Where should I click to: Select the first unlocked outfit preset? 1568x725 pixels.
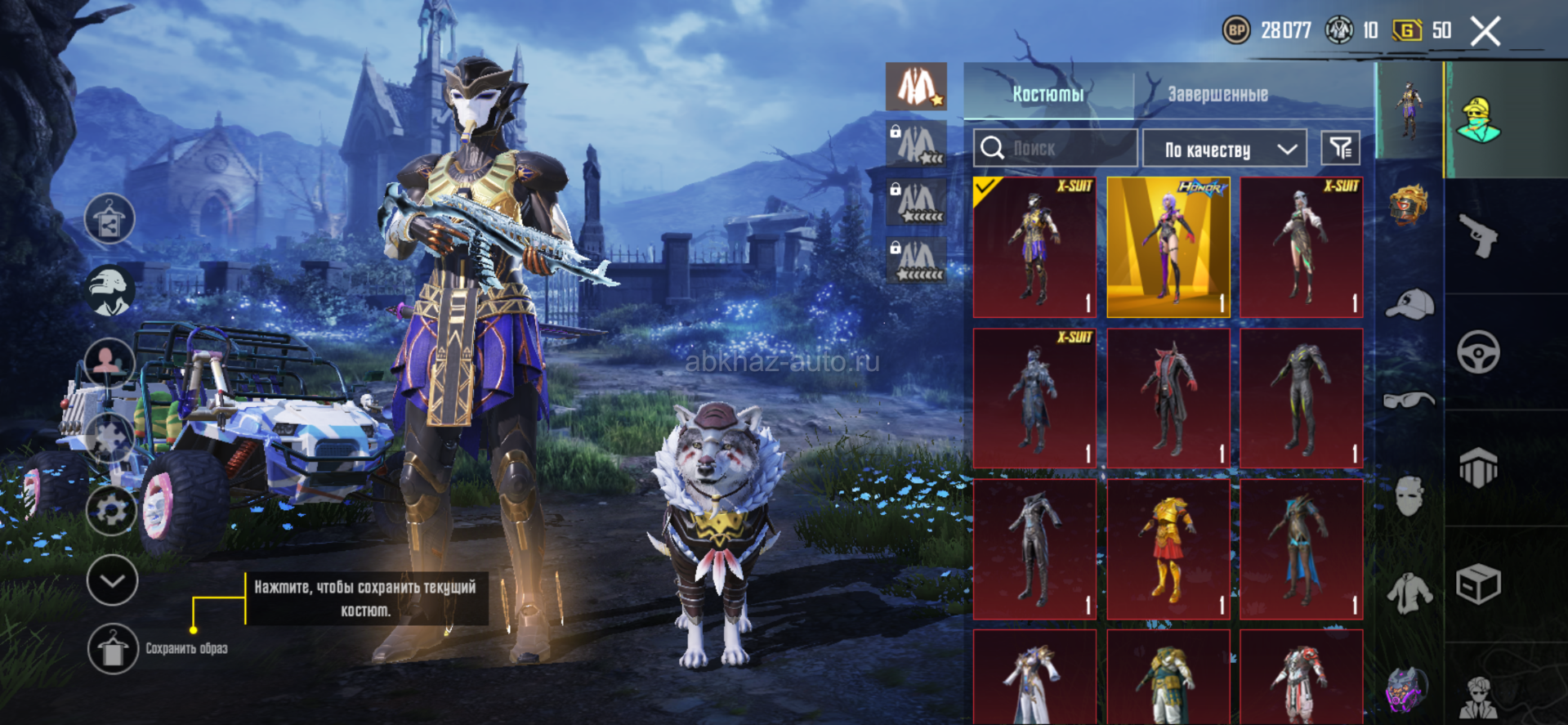916,87
